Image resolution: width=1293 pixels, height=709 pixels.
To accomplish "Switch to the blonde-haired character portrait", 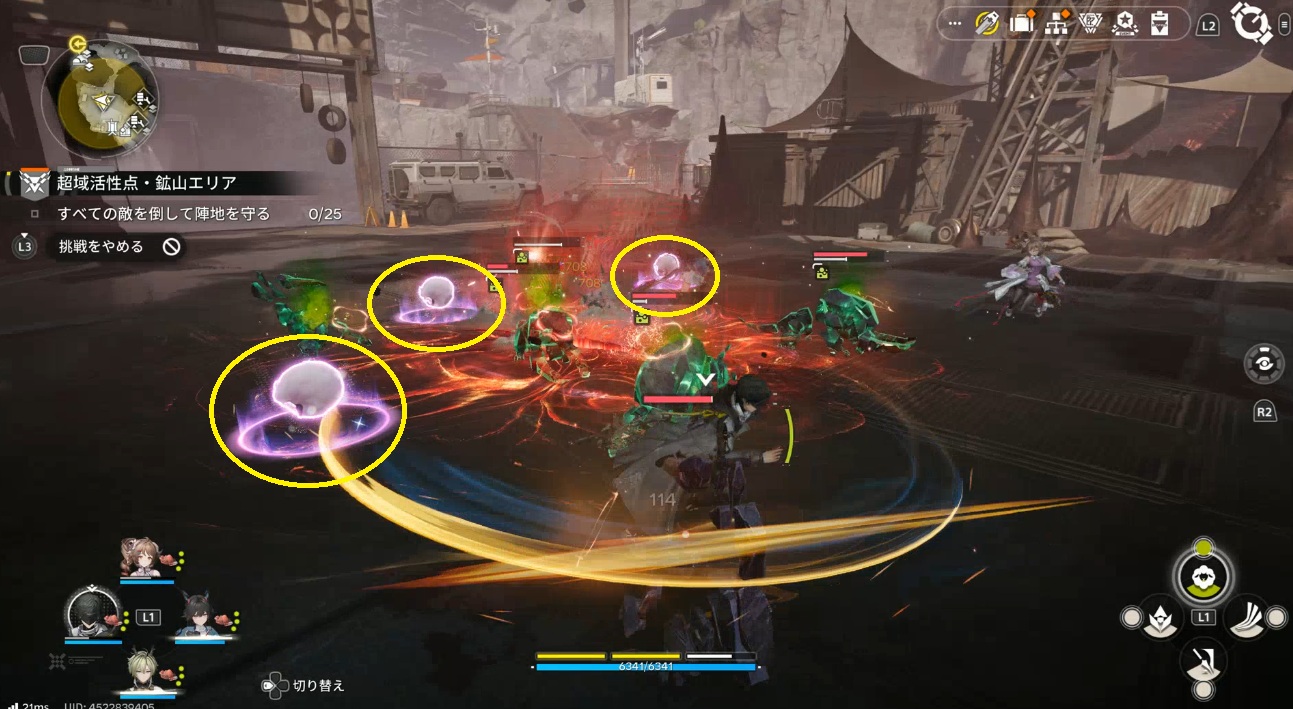I will click(145, 668).
